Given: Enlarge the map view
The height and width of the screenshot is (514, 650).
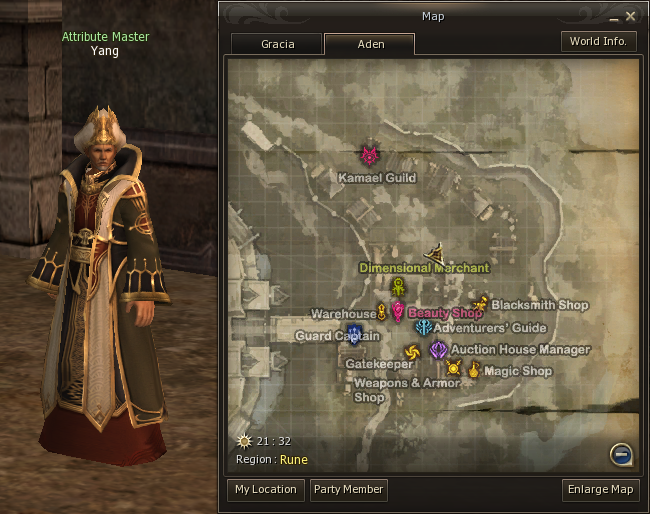Looking at the screenshot, I should pyautogui.click(x=600, y=490).
